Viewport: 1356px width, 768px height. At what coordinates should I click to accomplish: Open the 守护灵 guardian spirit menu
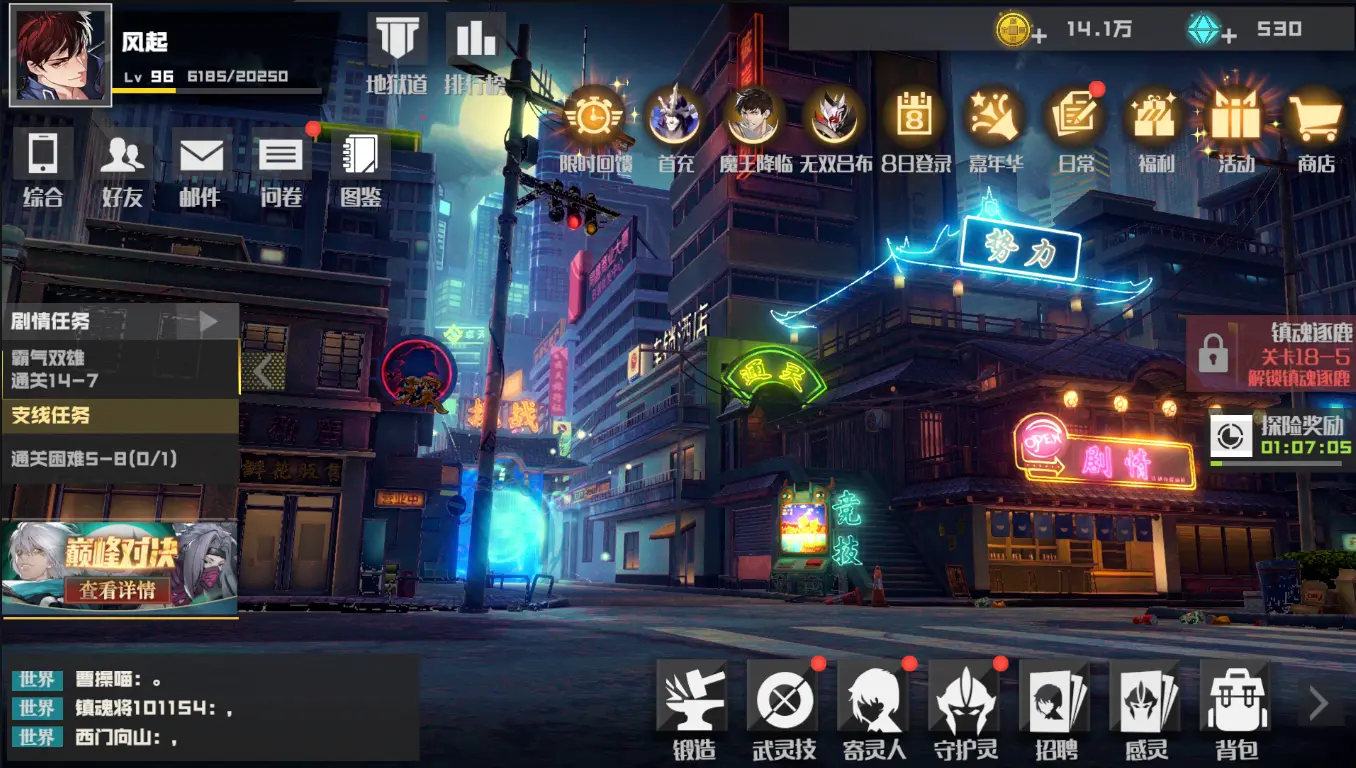[964, 705]
